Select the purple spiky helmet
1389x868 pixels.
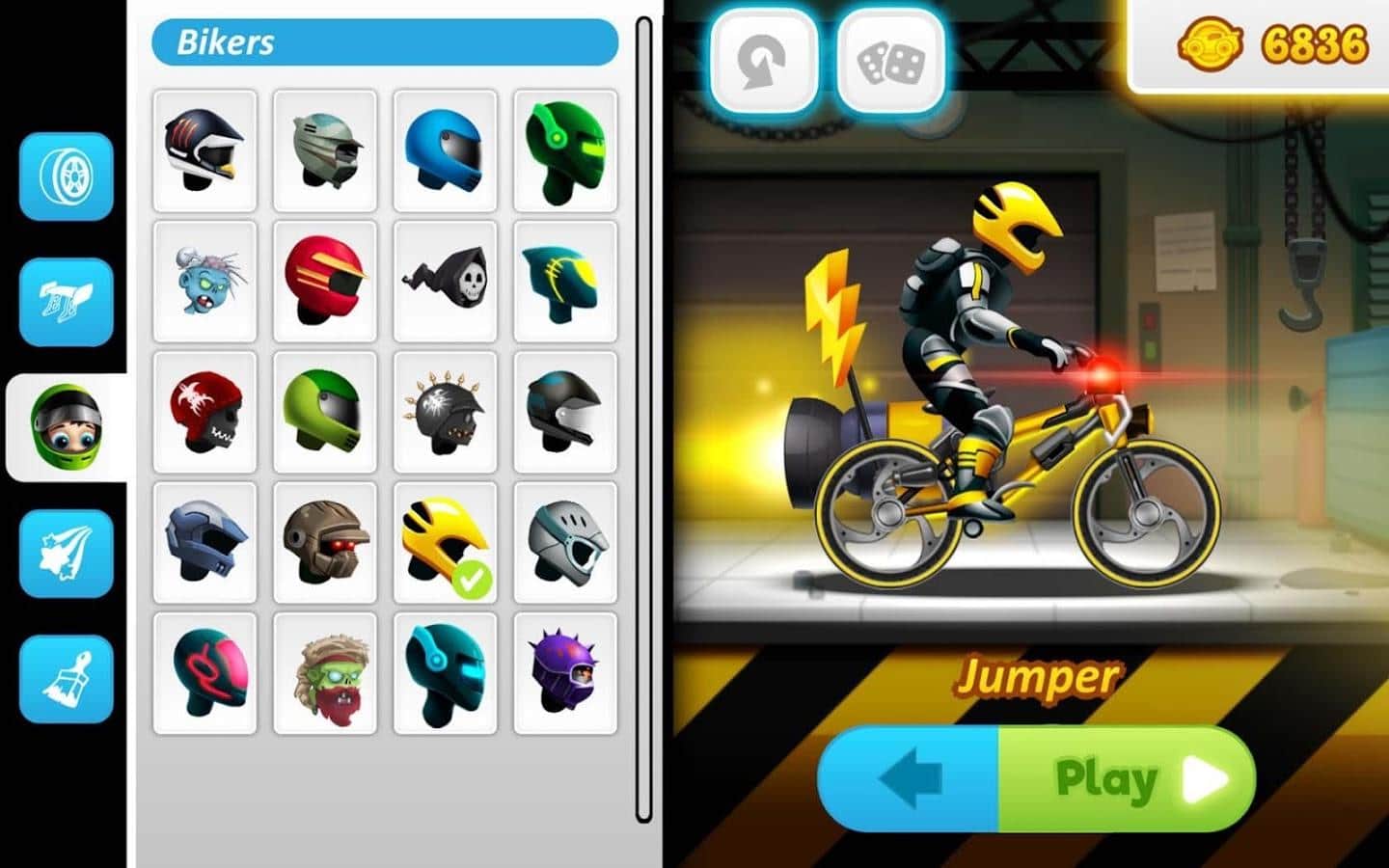point(564,674)
